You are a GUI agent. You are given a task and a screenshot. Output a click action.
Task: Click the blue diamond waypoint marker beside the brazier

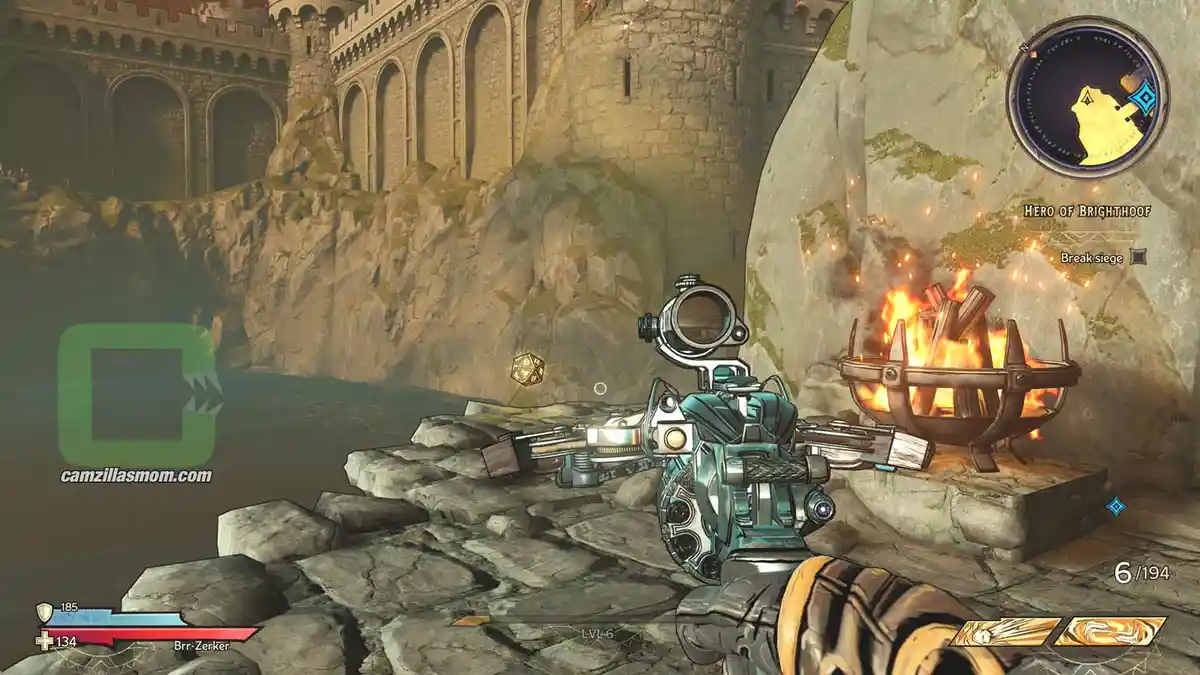pyautogui.click(x=1116, y=506)
